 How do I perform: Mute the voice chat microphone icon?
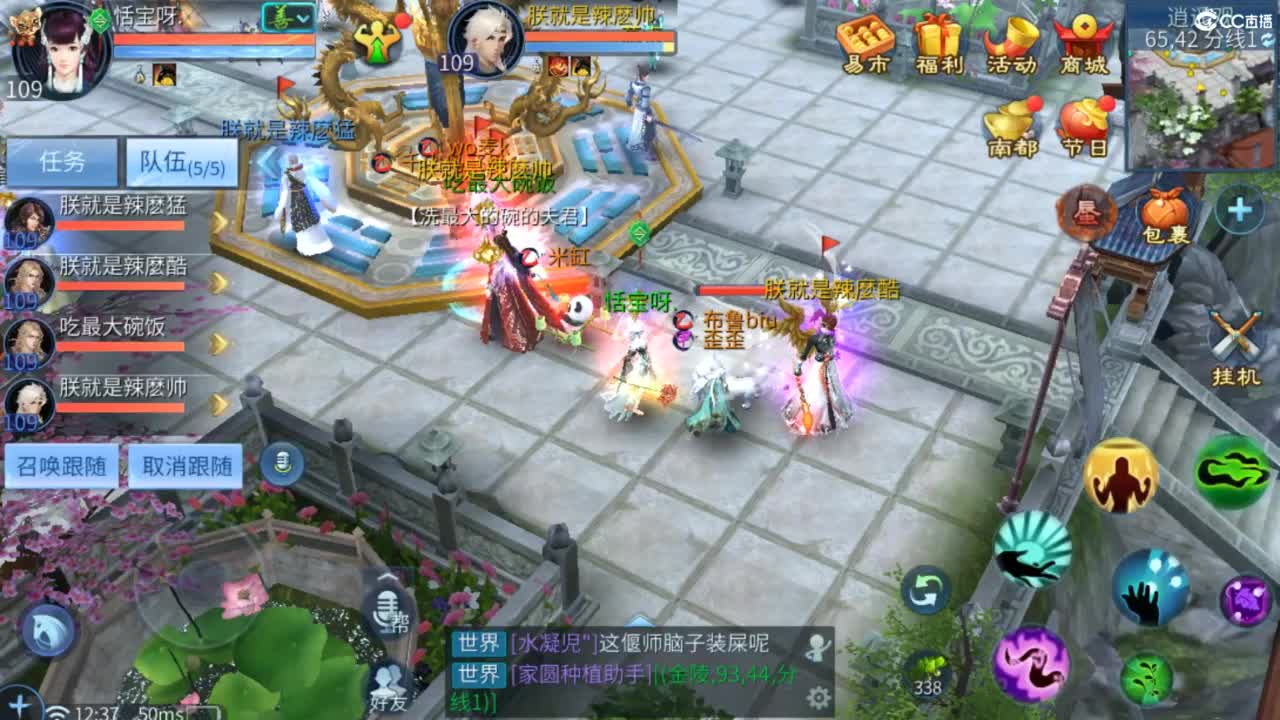(x=282, y=462)
